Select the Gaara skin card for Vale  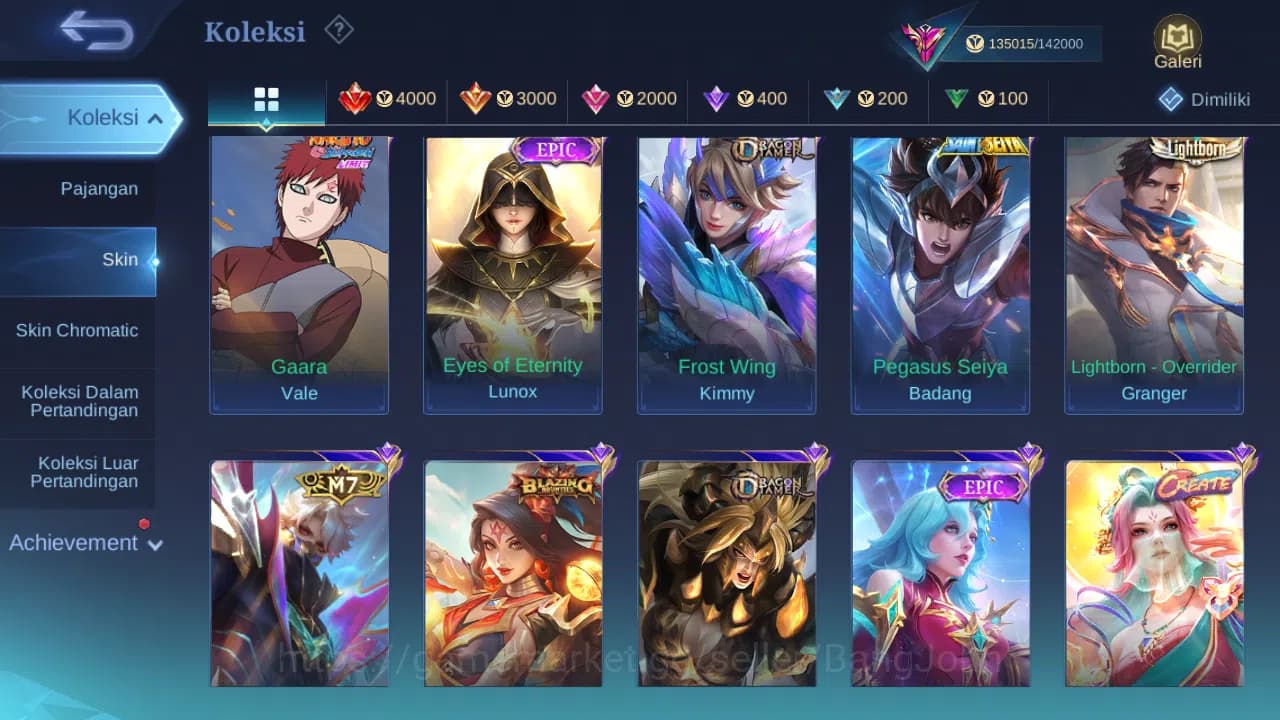299,270
